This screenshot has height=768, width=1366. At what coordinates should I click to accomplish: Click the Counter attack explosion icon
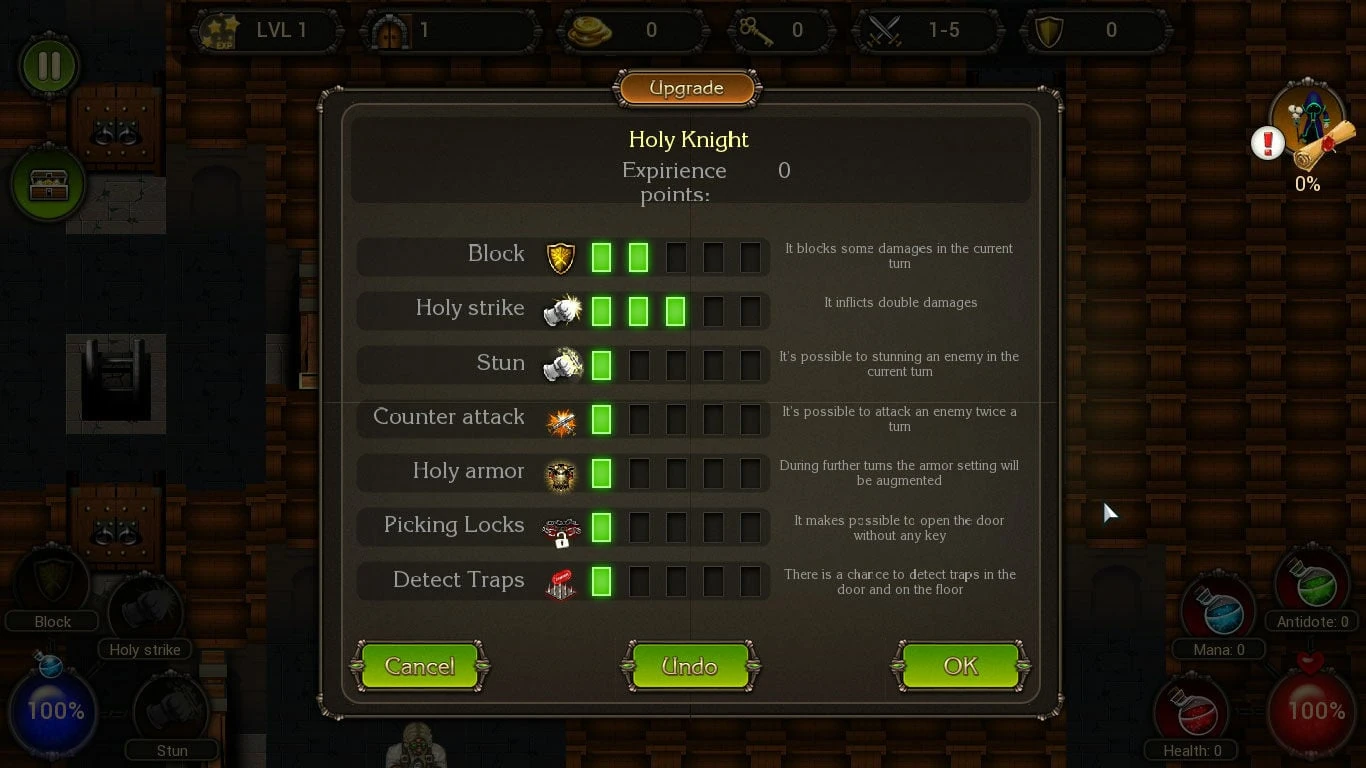(x=560, y=420)
